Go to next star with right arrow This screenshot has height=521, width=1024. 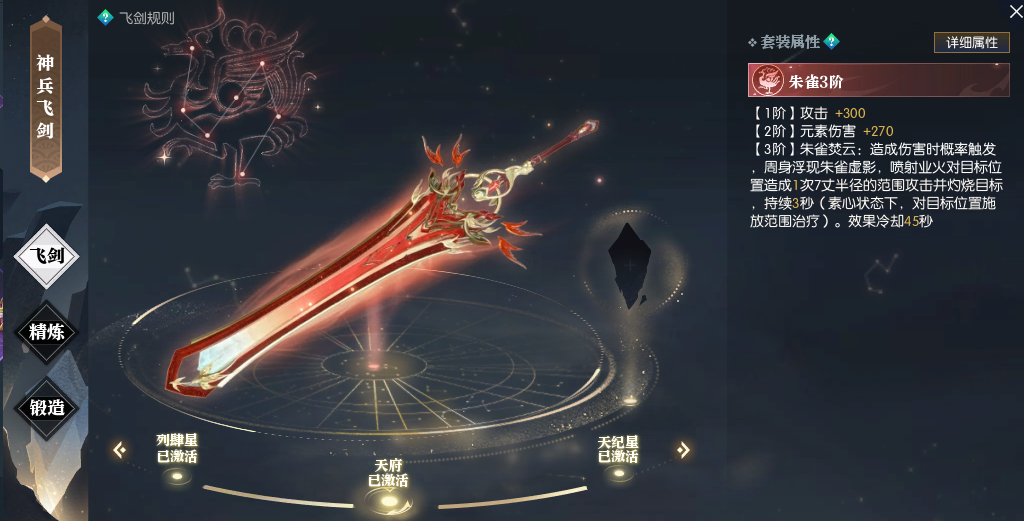tap(684, 450)
